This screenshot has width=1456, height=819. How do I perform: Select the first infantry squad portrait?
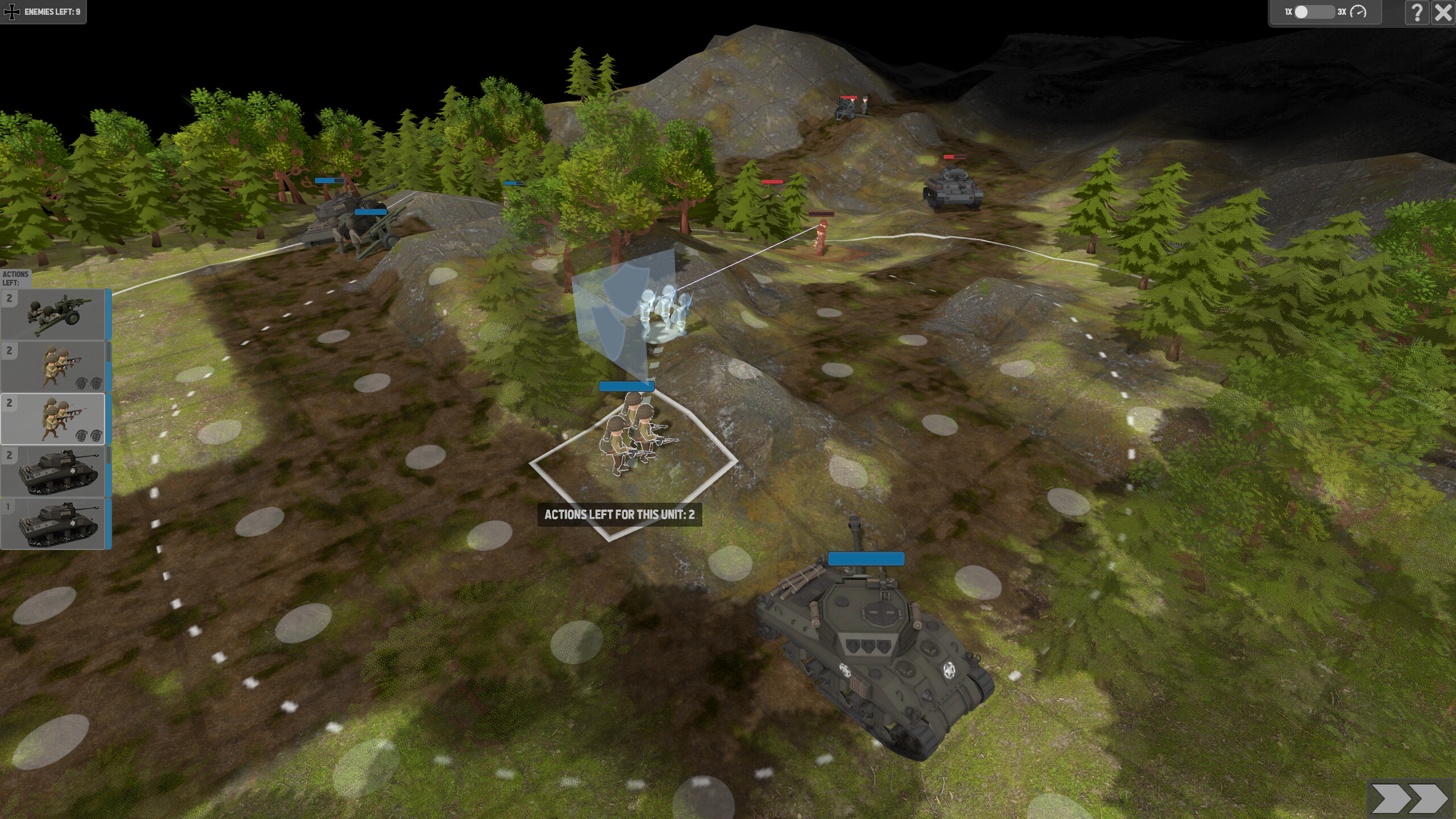coord(54,367)
